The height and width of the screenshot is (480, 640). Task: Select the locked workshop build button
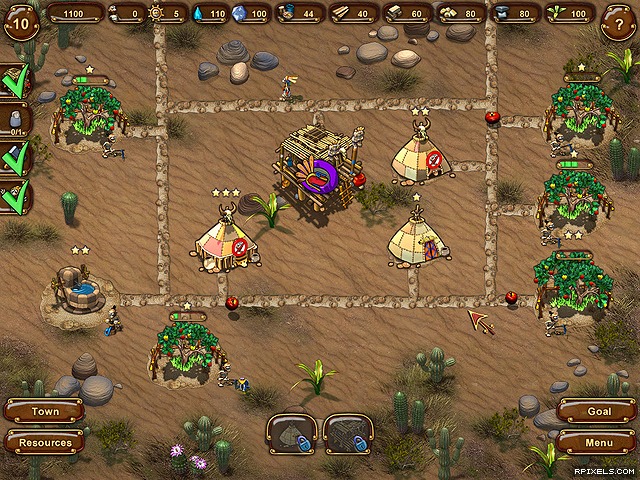point(348,434)
